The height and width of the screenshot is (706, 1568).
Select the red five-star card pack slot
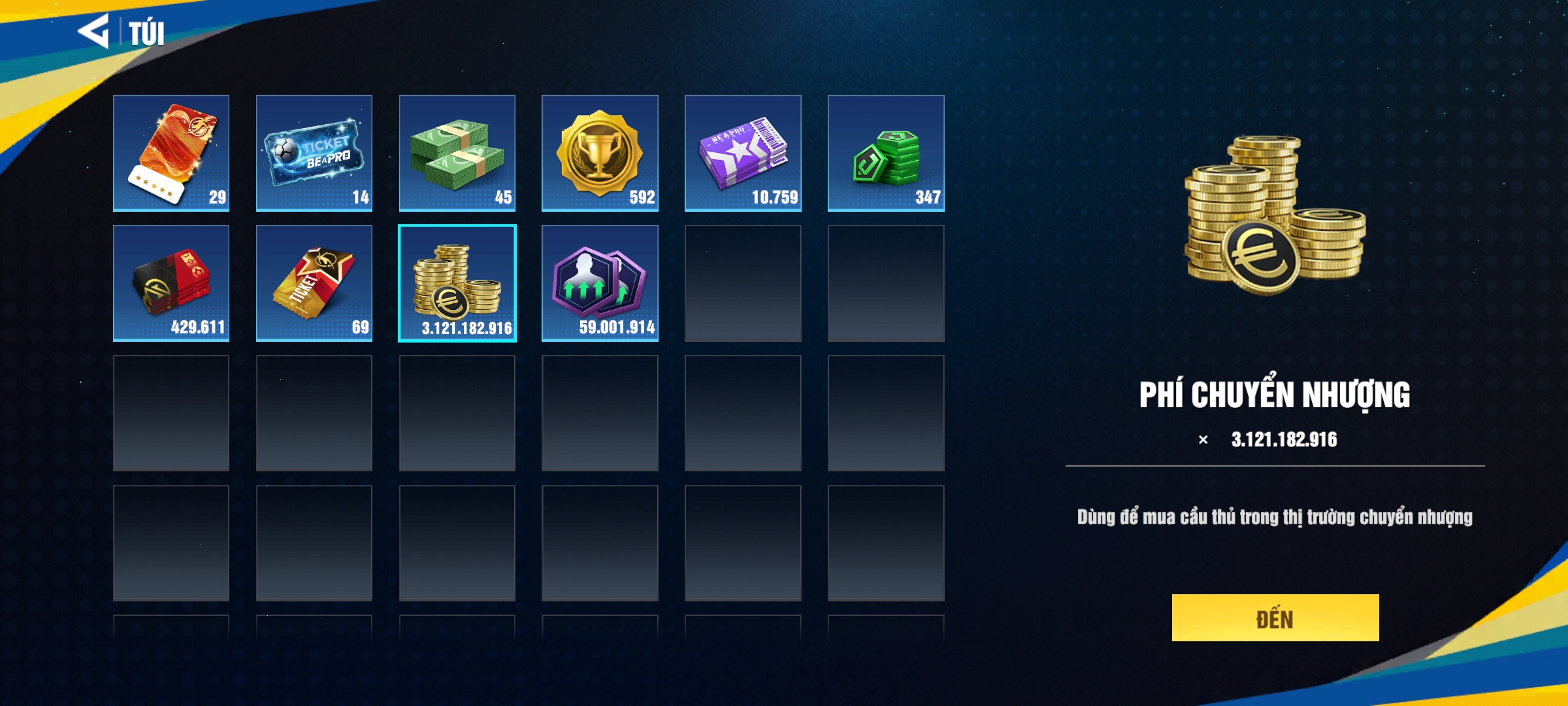pos(171,153)
